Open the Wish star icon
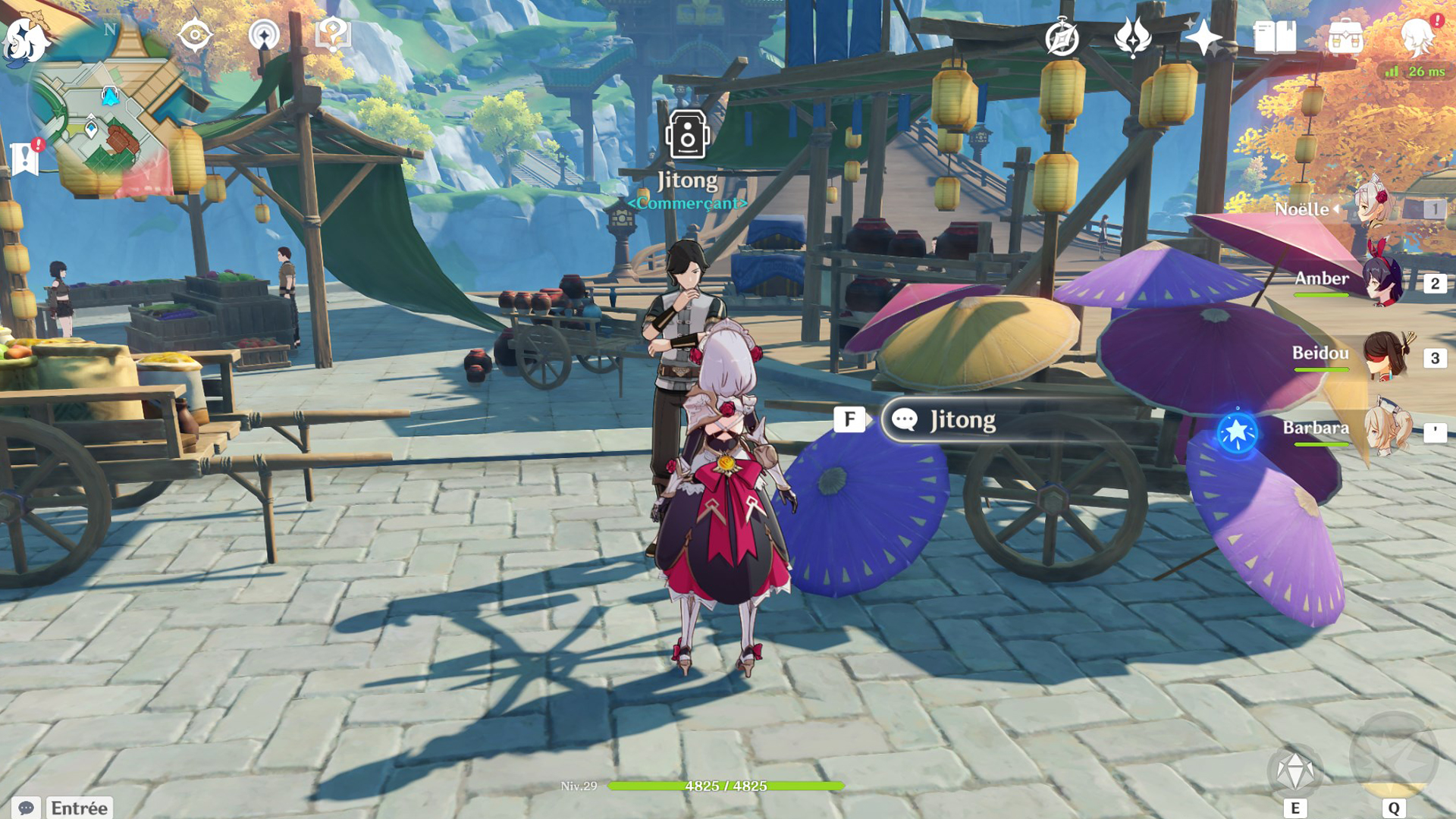 coord(1203,37)
